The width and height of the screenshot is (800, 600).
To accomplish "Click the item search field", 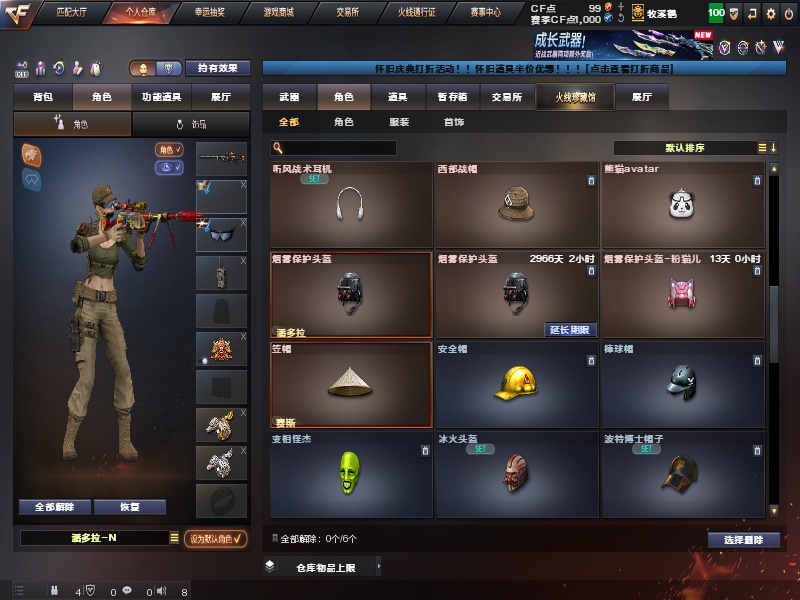I will tap(335, 148).
